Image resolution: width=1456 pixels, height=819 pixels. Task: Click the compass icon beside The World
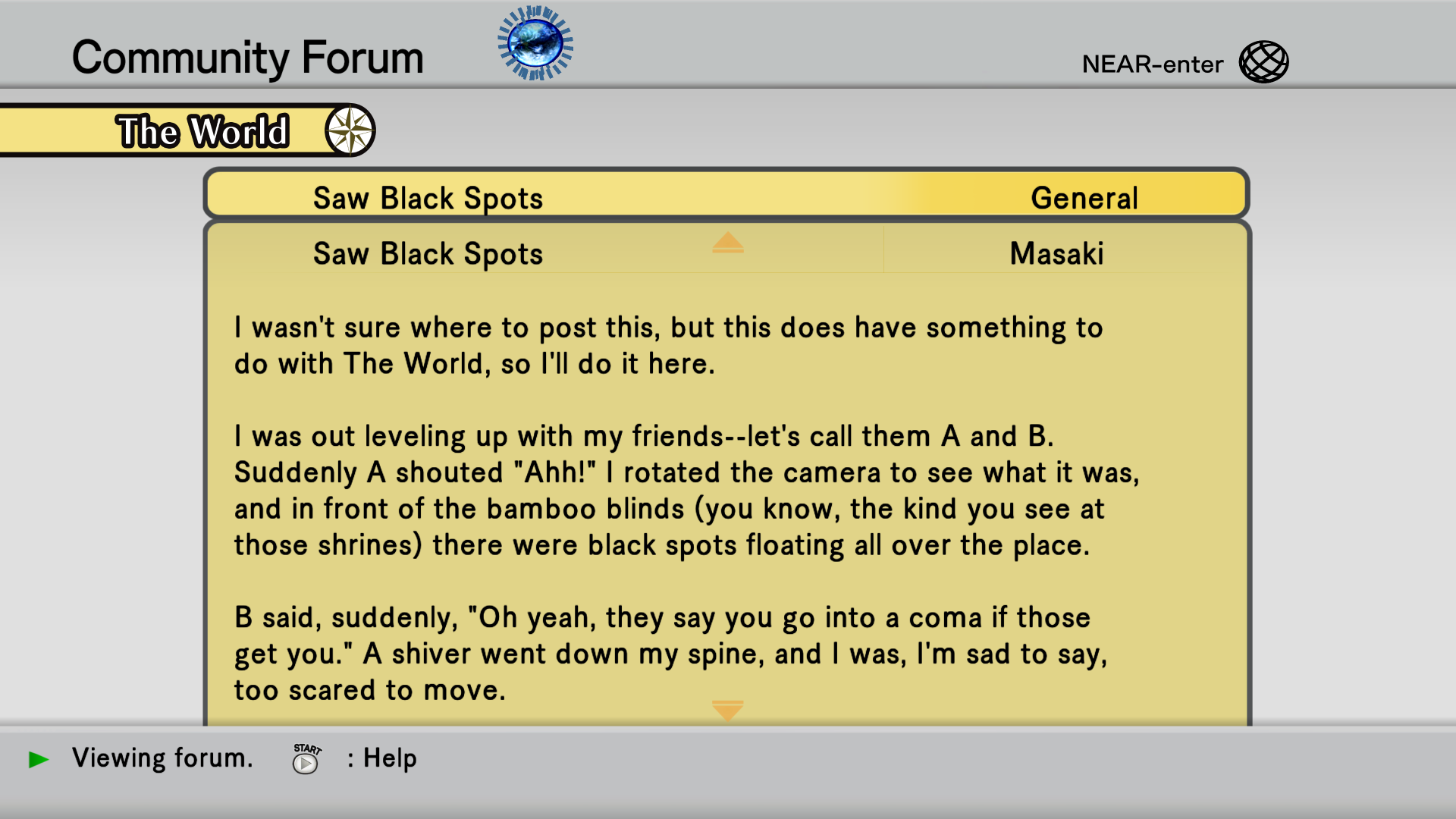click(x=350, y=130)
